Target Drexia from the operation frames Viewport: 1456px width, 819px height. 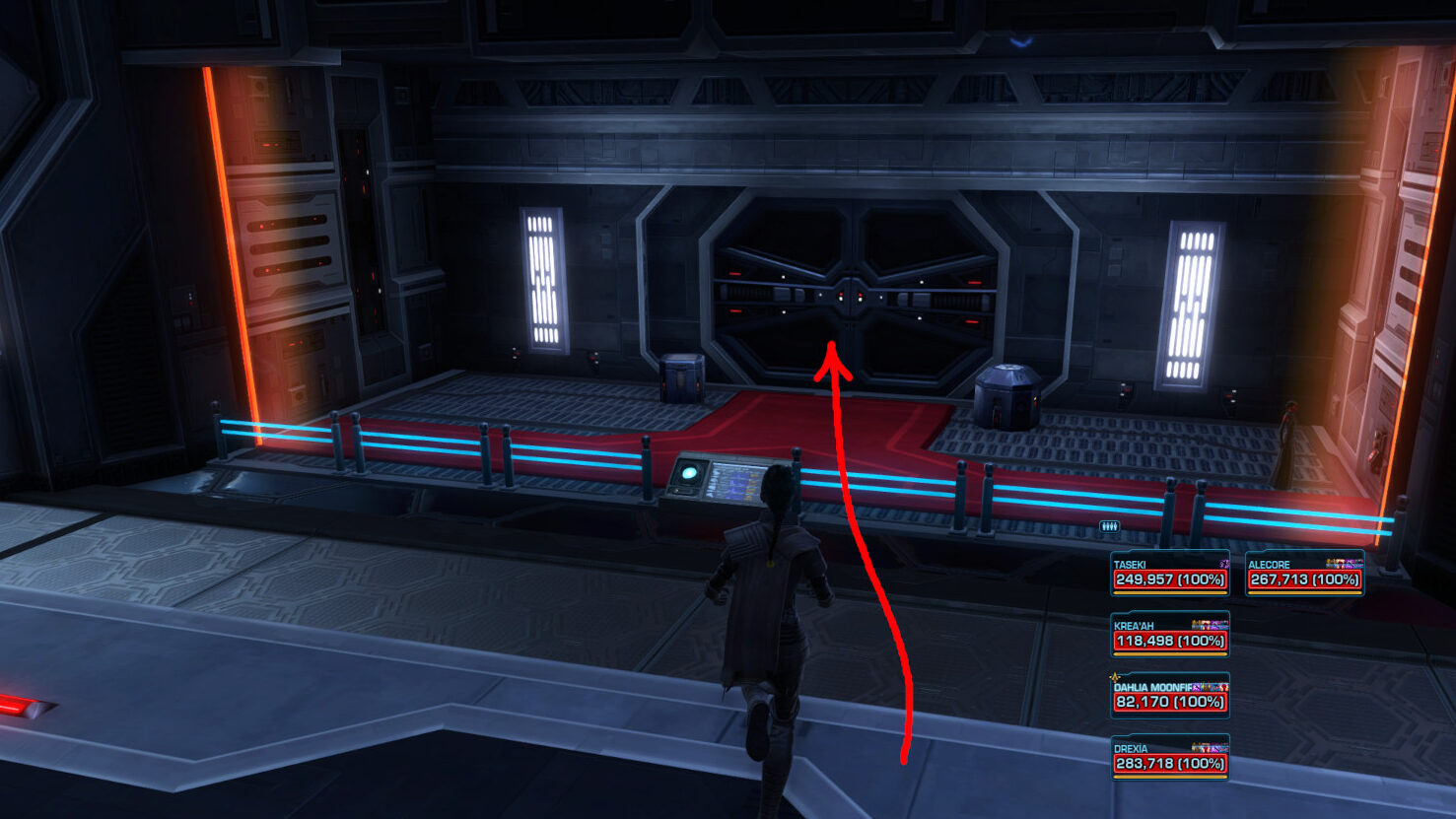click(1169, 757)
